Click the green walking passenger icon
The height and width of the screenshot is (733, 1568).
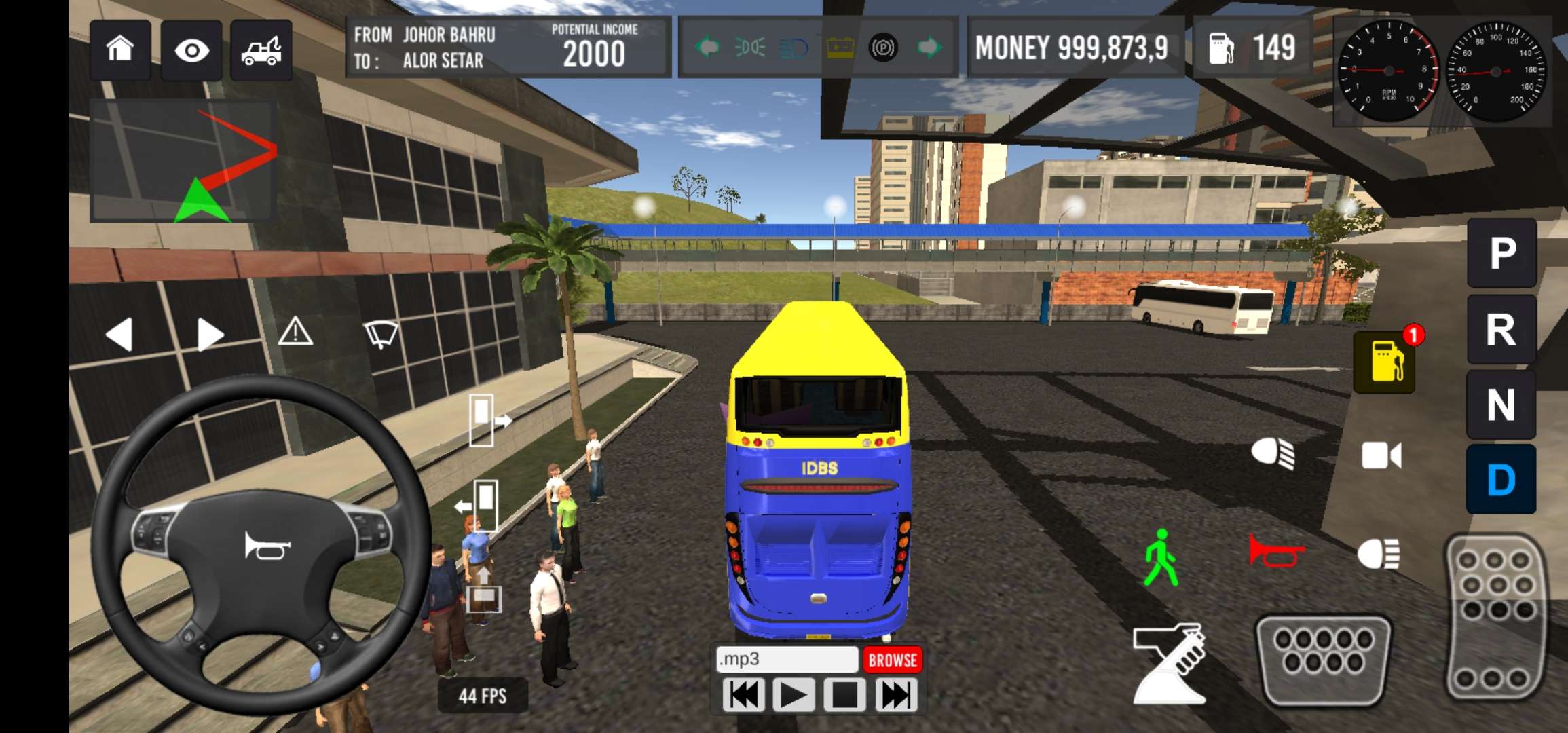coord(1161,558)
